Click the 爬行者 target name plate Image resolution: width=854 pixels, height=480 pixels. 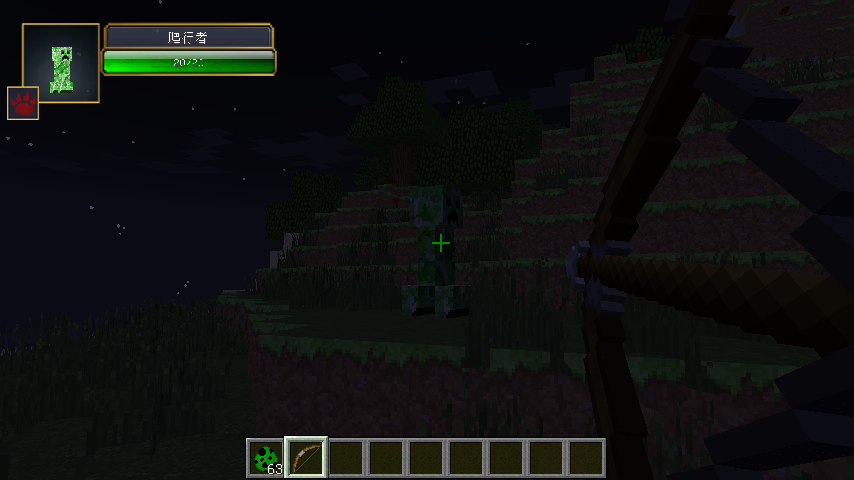click(x=189, y=37)
